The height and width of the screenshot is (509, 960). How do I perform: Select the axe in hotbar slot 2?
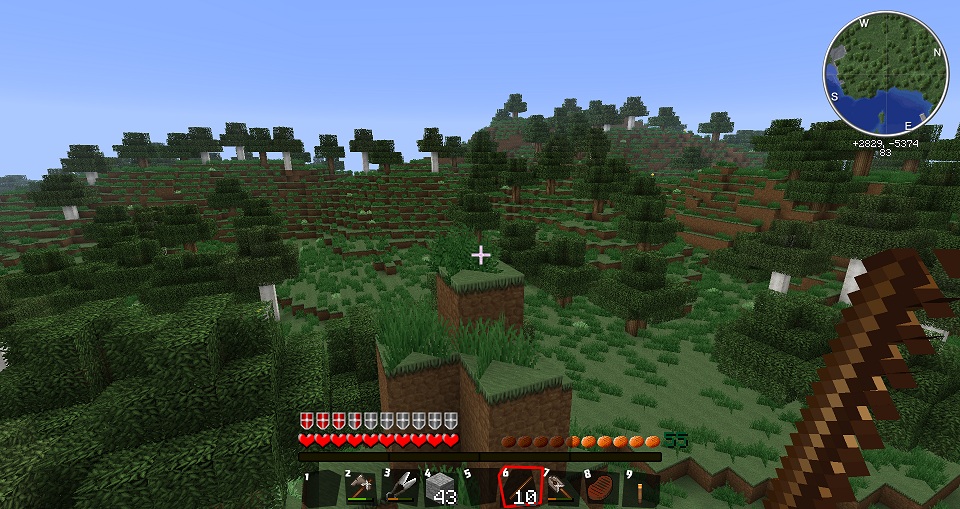pyautogui.click(x=360, y=487)
